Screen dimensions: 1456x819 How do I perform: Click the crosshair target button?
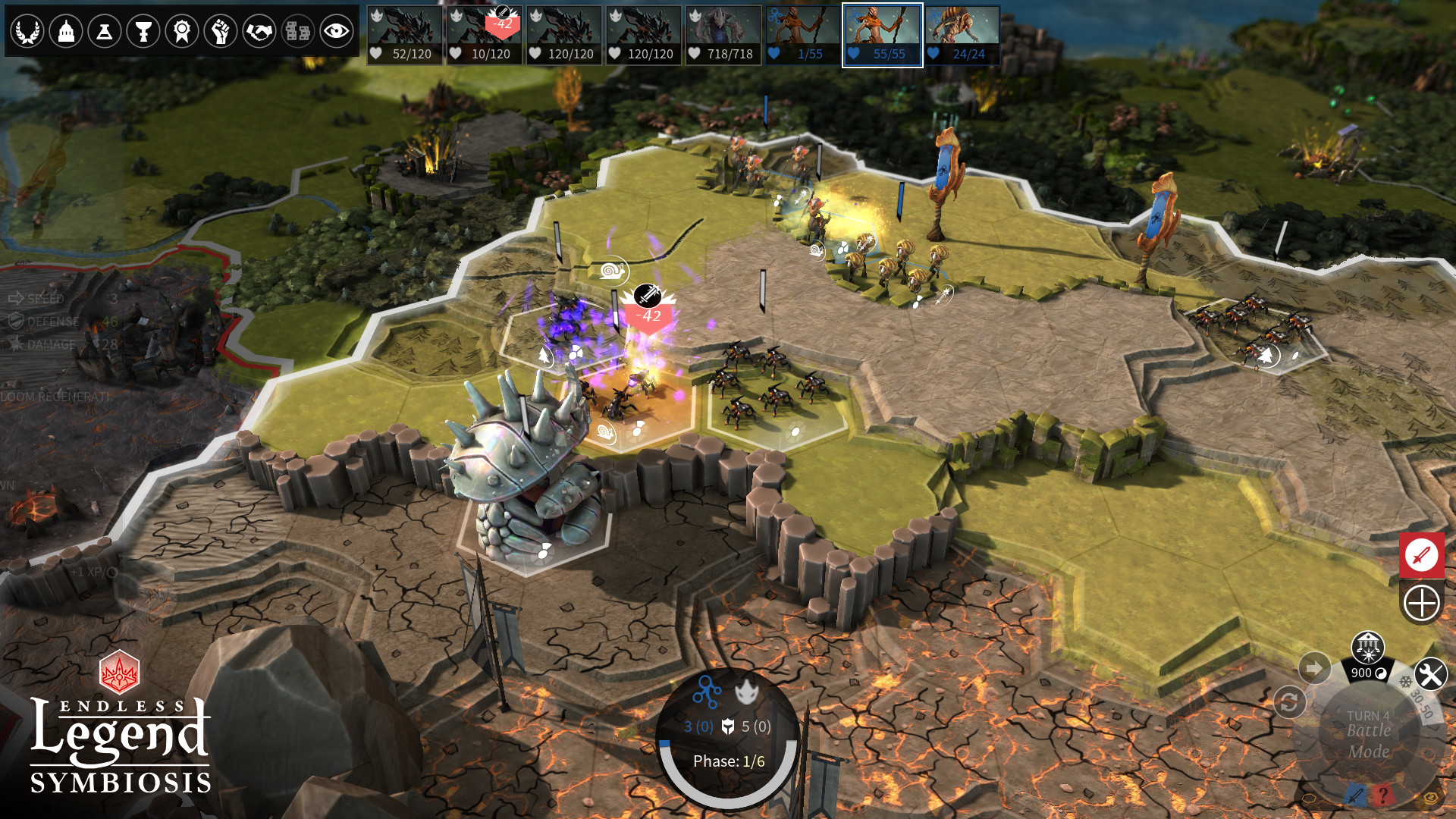point(1421,604)
